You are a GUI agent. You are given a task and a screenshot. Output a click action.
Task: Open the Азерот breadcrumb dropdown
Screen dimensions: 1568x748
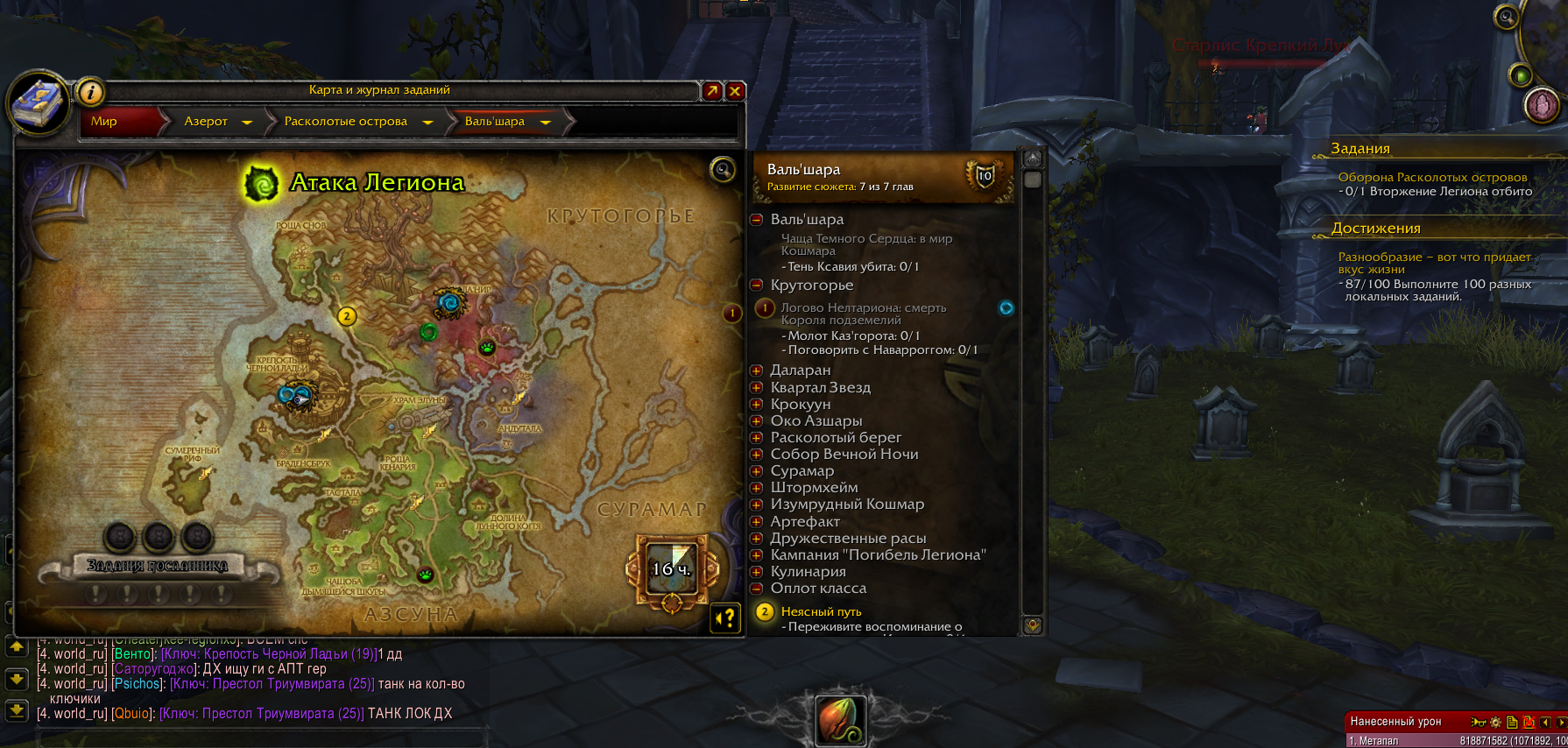click(x=247, y=123)
